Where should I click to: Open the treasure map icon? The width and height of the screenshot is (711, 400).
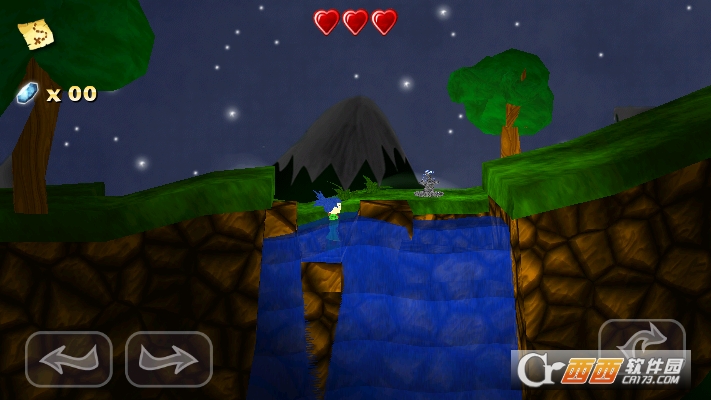coord(36,34)
